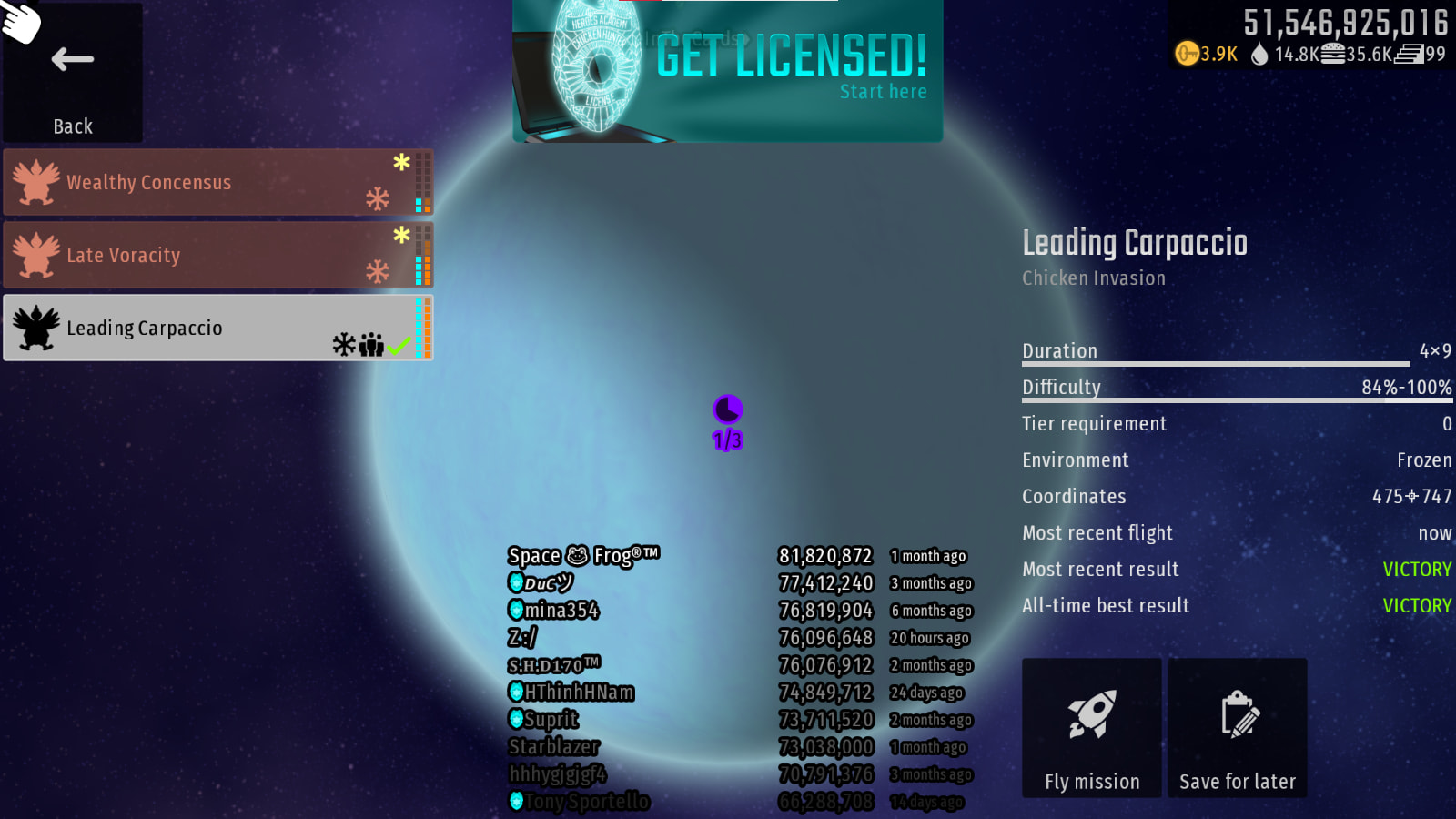The width and height of the screenshot is (1456, 819).
Task: View Space Frog's leaderboard entry
Action: tap(583, 556)
